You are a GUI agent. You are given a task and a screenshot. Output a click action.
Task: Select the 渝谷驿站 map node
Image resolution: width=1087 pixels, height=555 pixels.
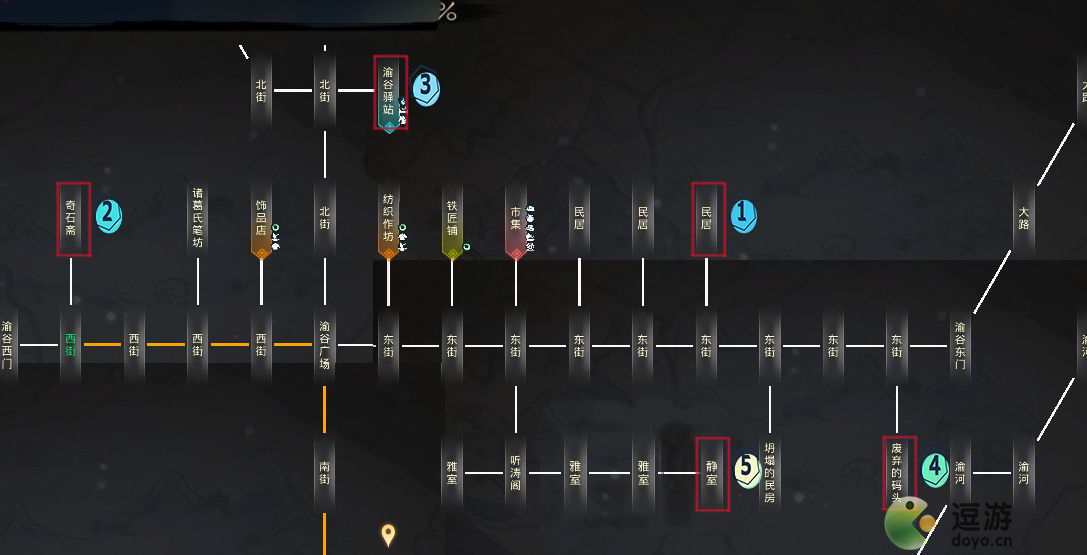(388, 92)
